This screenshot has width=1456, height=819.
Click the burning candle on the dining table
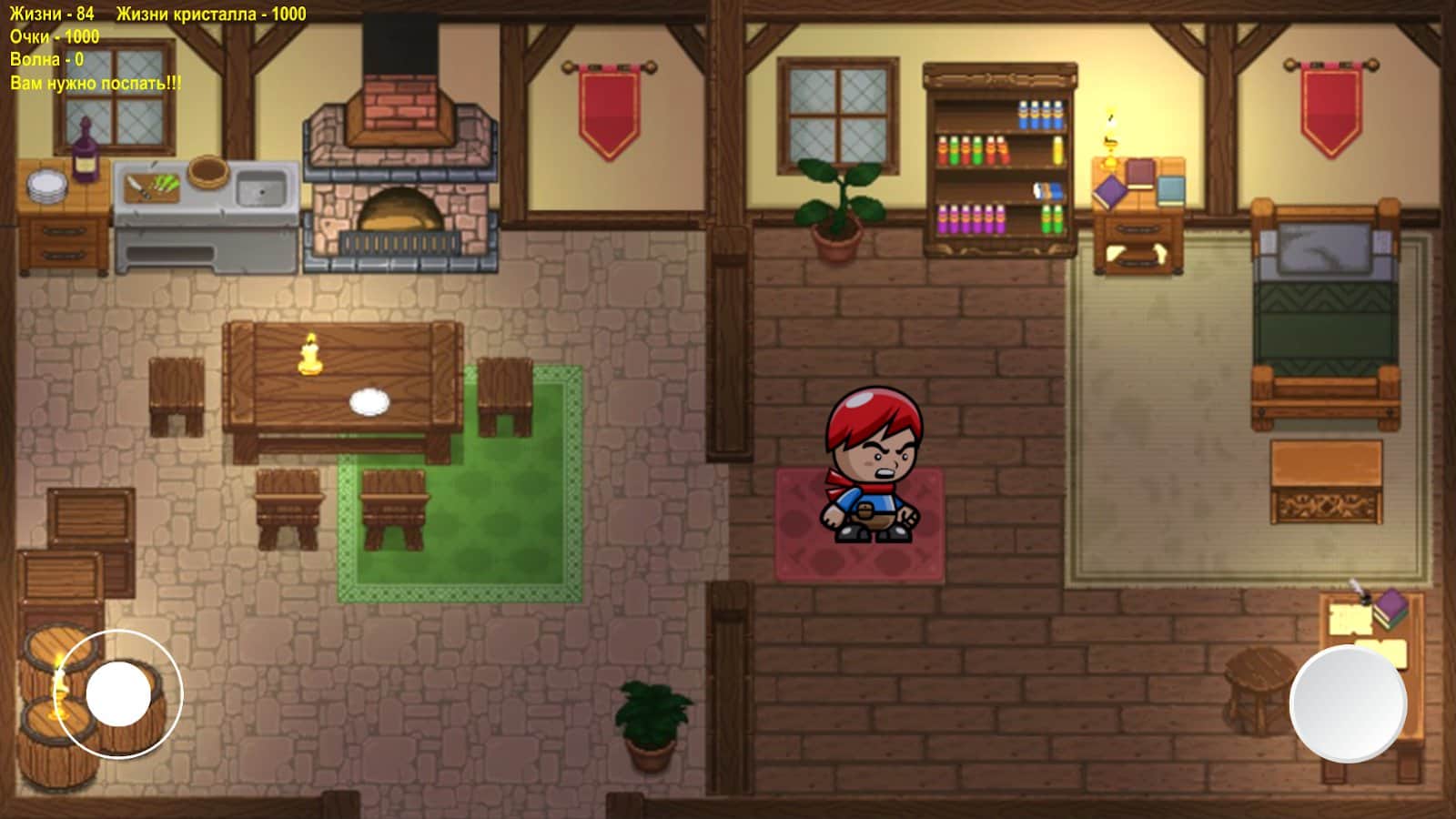point(309,350)
